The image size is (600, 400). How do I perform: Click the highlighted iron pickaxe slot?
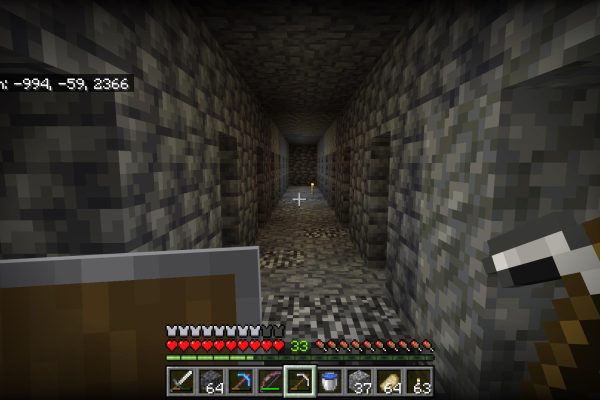pyautogui.click(x=298, y=381)
